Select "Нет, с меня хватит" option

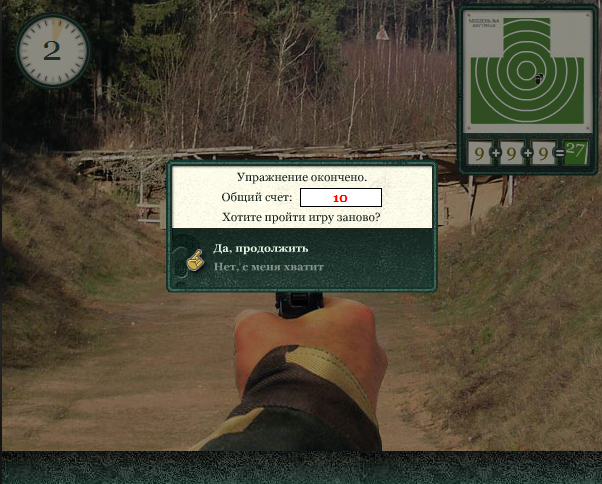click(x=270, y=266)
